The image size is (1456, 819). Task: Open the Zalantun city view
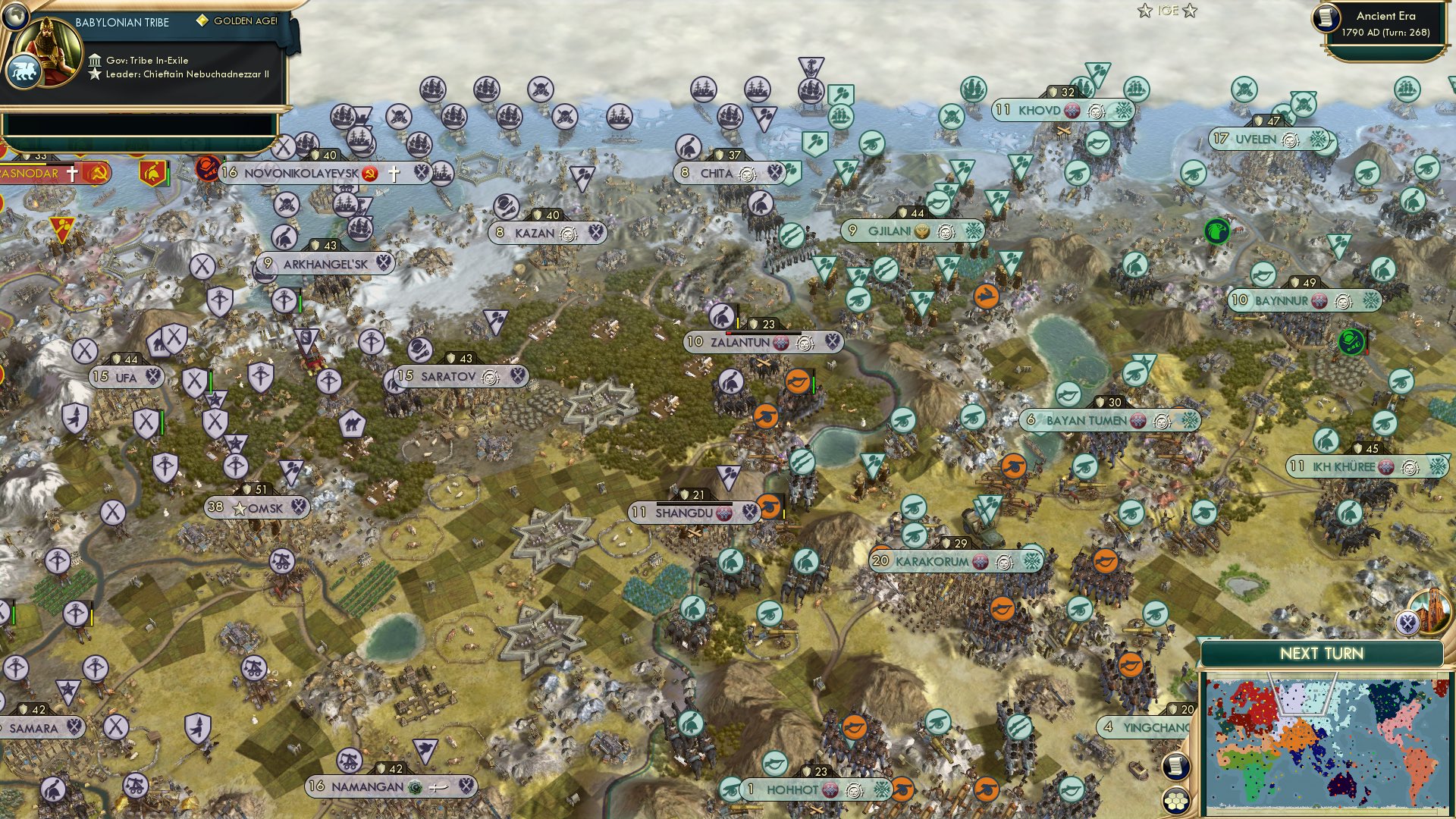click(x=739, y=342)
